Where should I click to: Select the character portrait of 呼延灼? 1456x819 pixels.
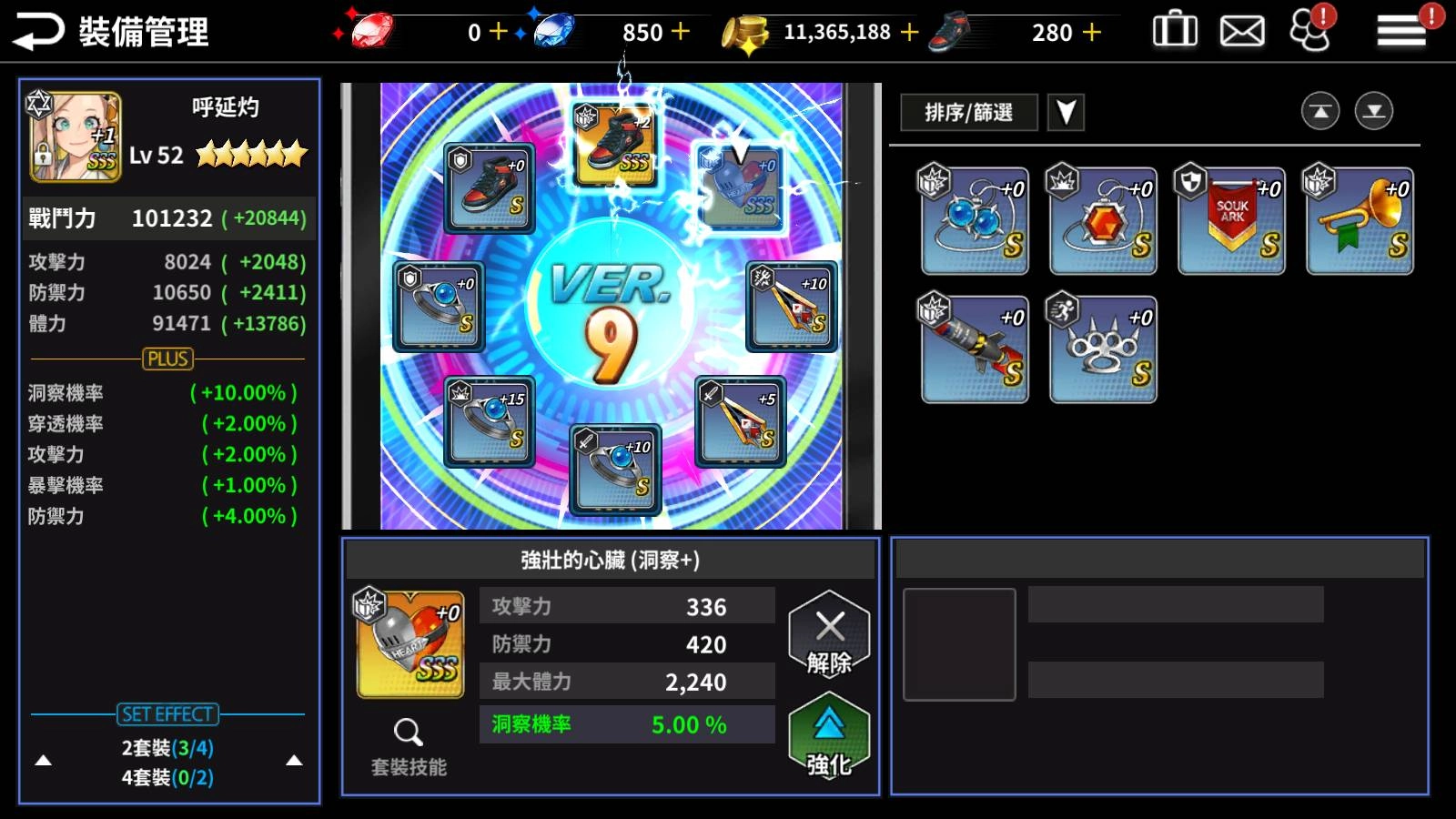[x=75, y=135]
